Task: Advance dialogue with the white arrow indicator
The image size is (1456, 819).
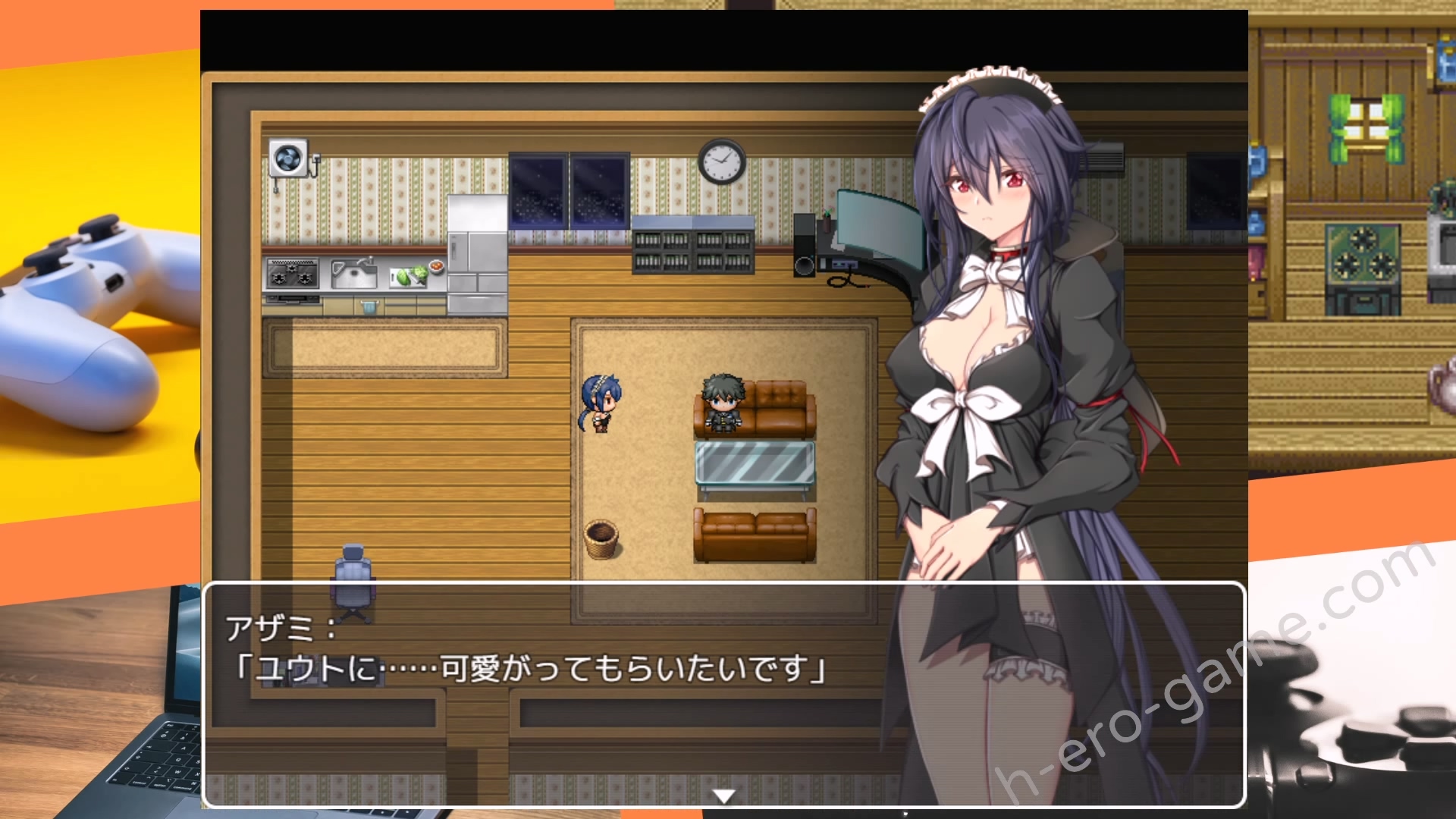Action: (724, 795)
